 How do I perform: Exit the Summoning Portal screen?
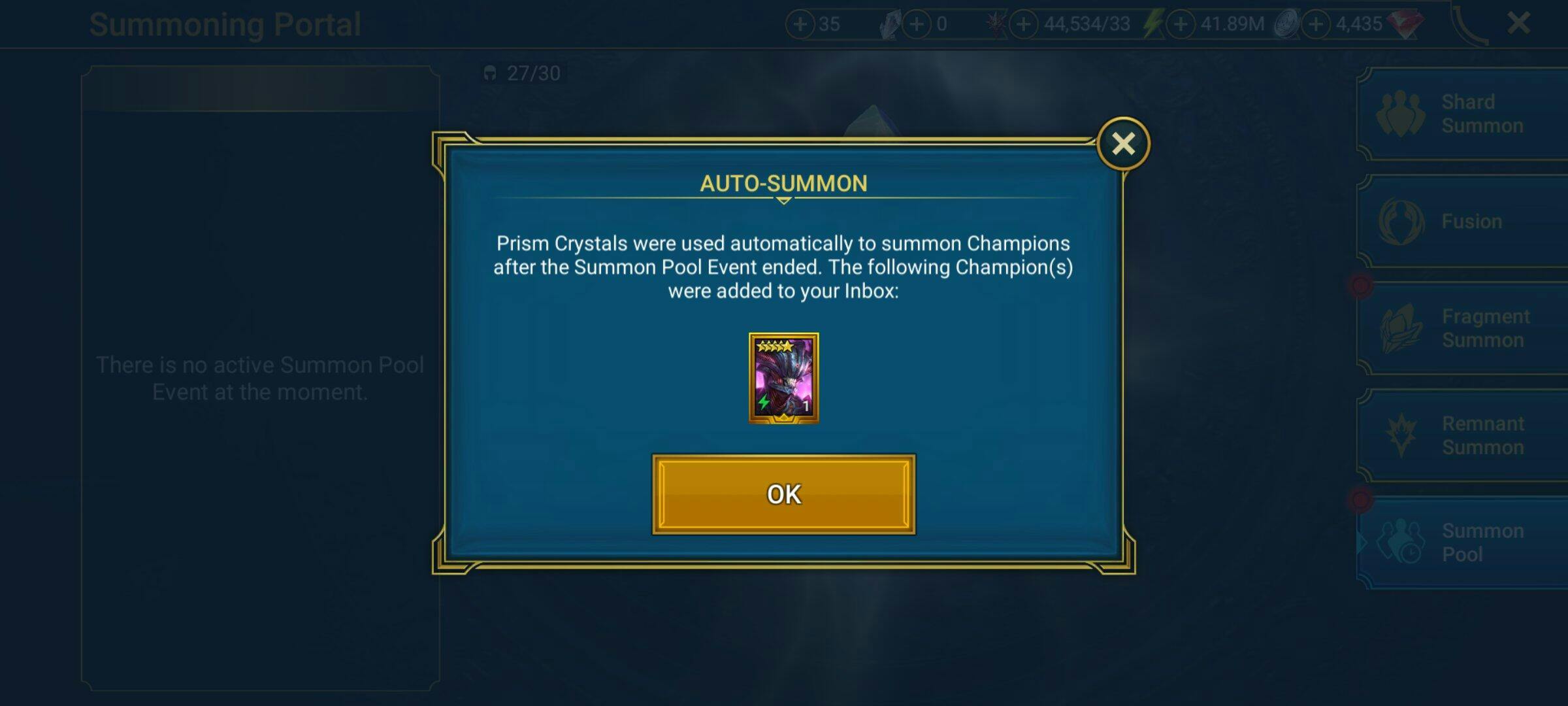tap(1518, 24)
